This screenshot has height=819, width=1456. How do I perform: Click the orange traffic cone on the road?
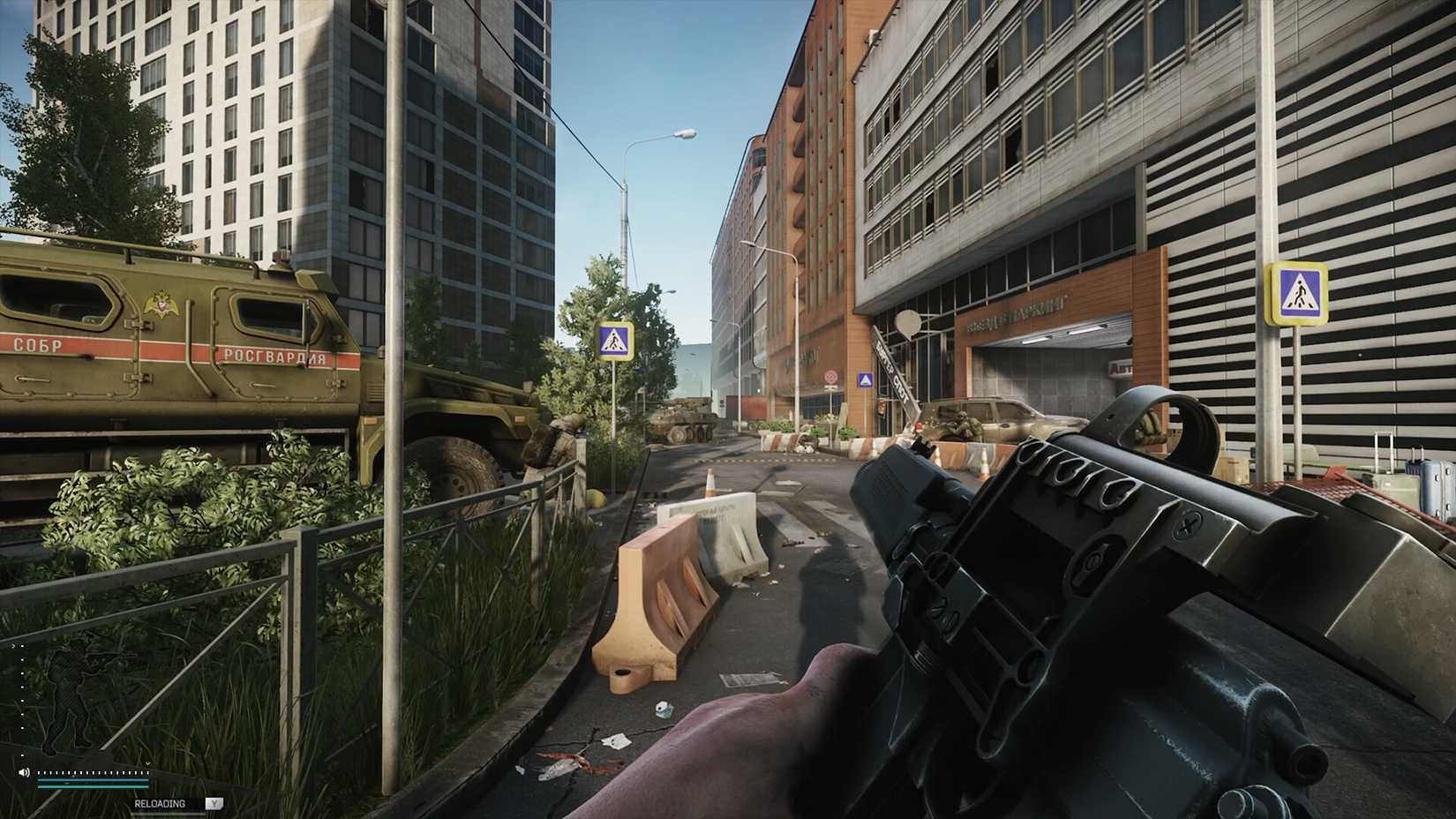[710, 481]
